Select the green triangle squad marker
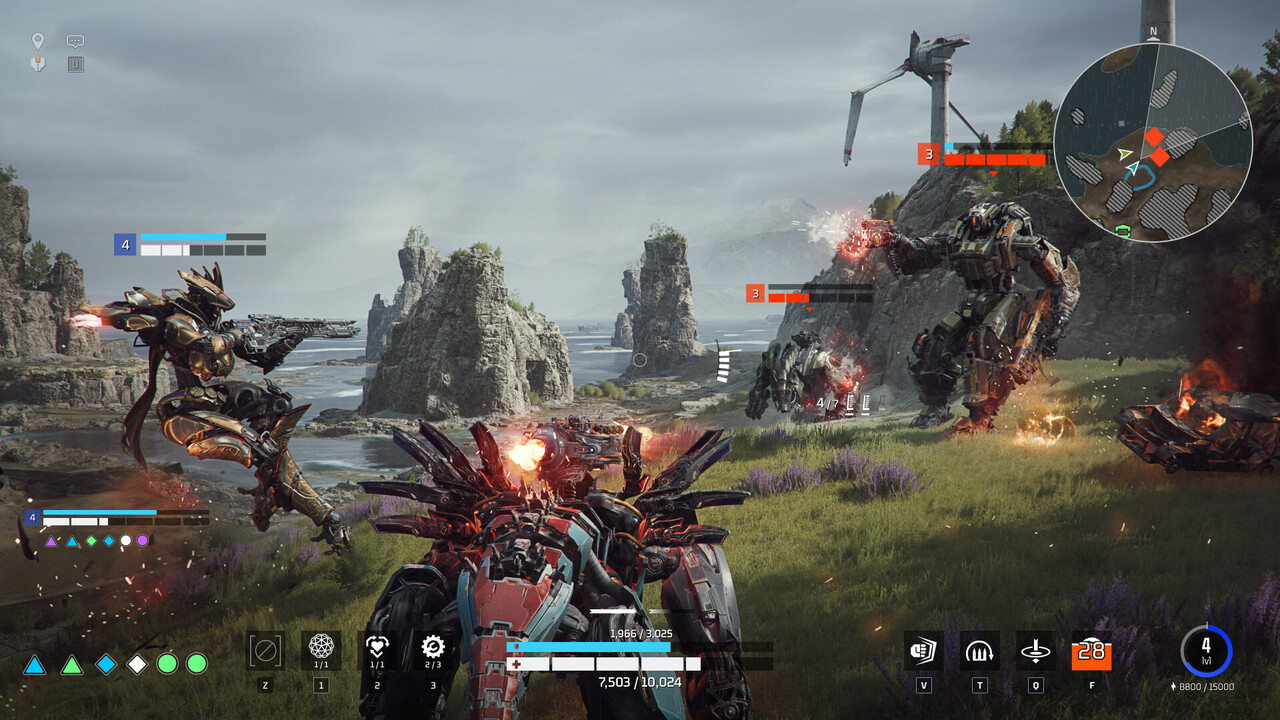 71,664
